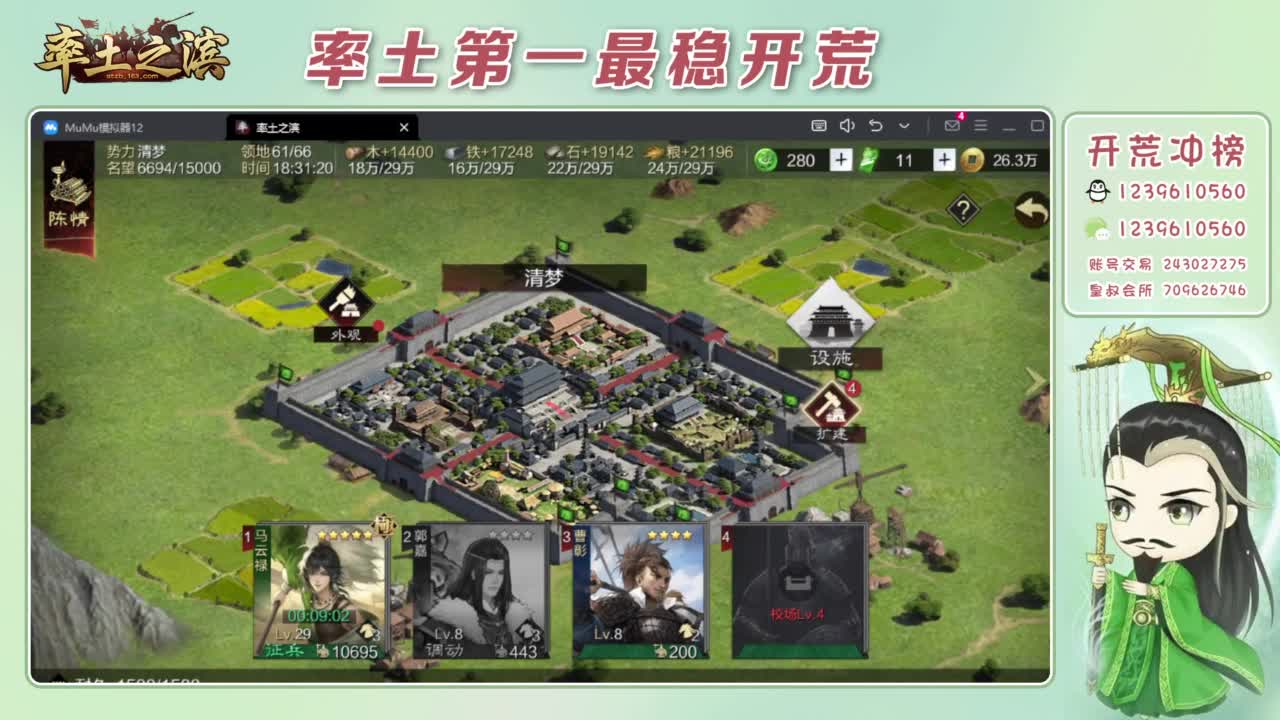Open the 扩建 expansion icon with badge 4
This screenshot has width=1280, height=720.
[833, 404]
